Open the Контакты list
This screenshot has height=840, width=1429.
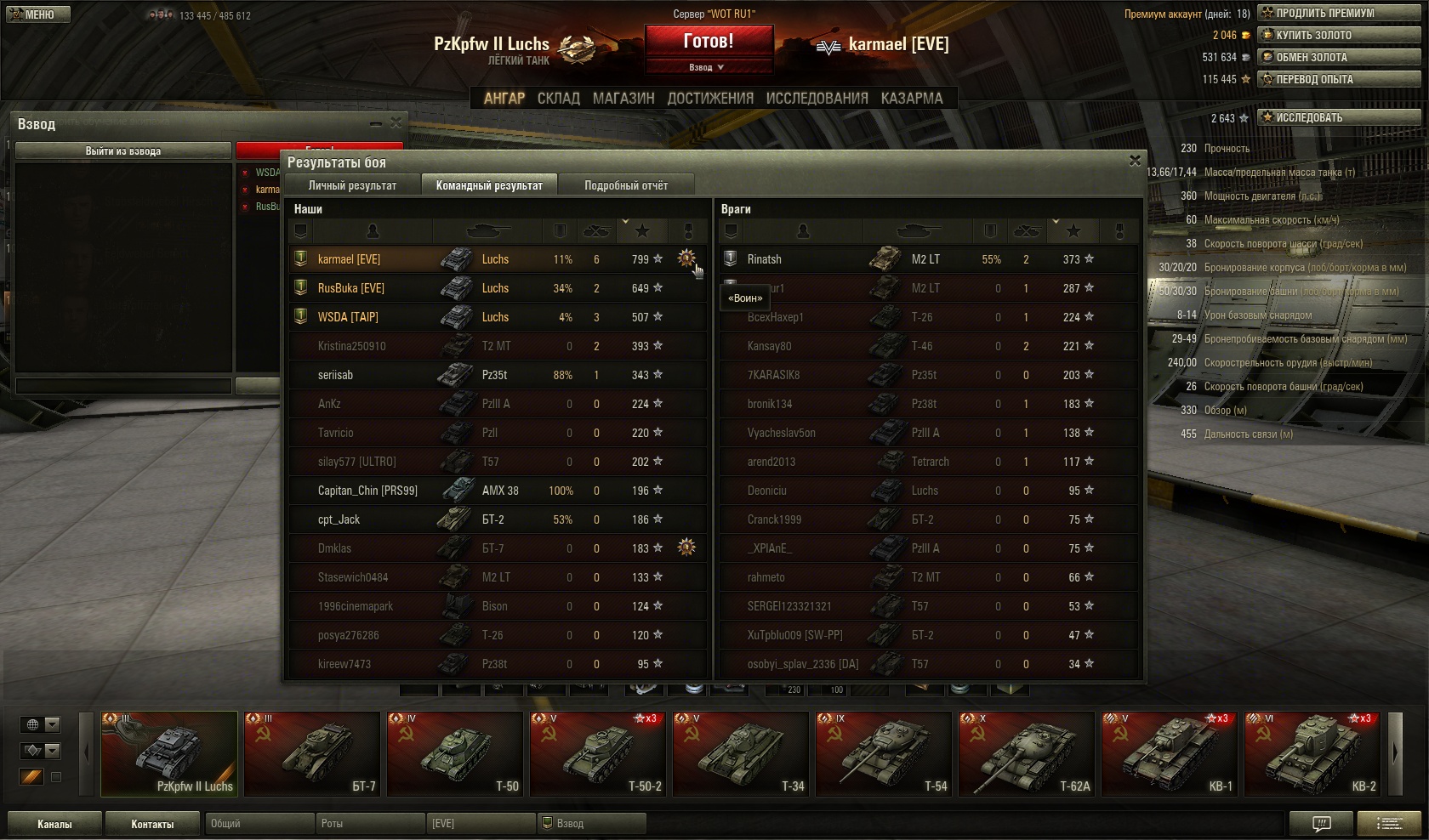(152, 824)
